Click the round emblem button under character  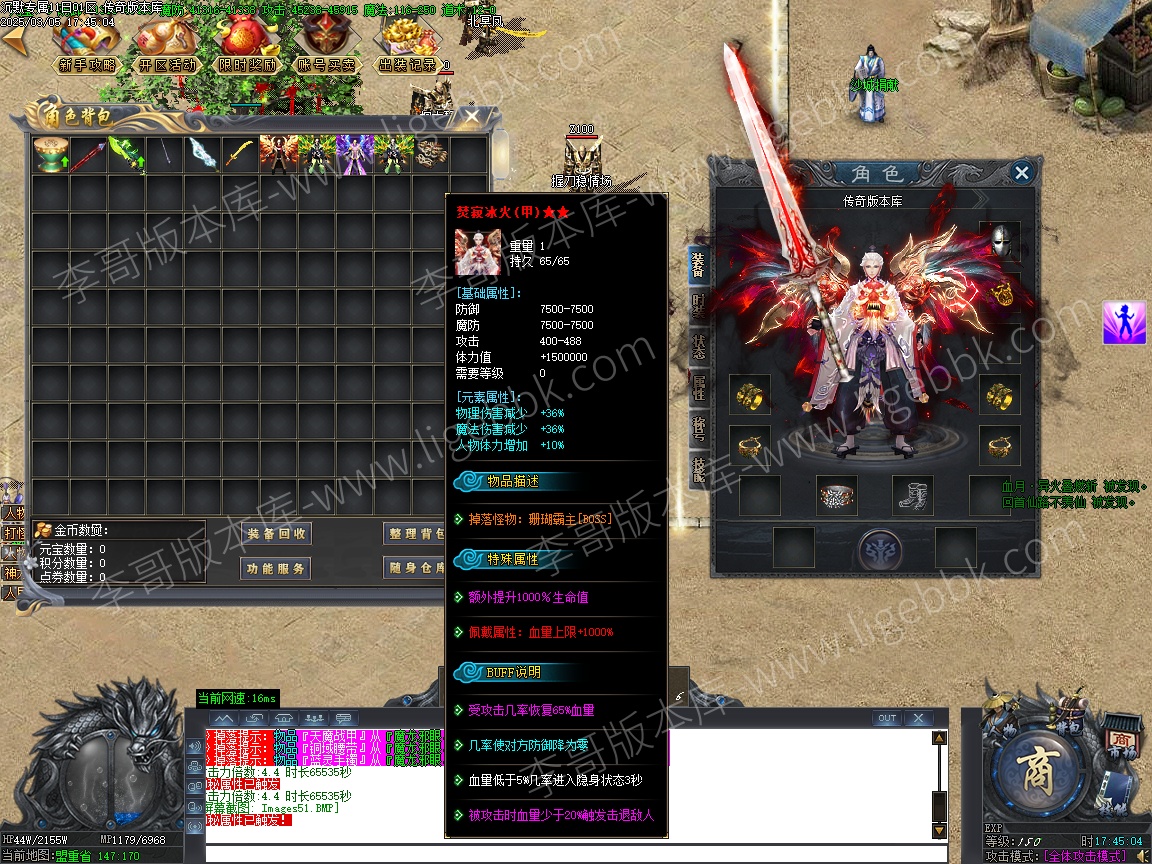click(880, 549)
